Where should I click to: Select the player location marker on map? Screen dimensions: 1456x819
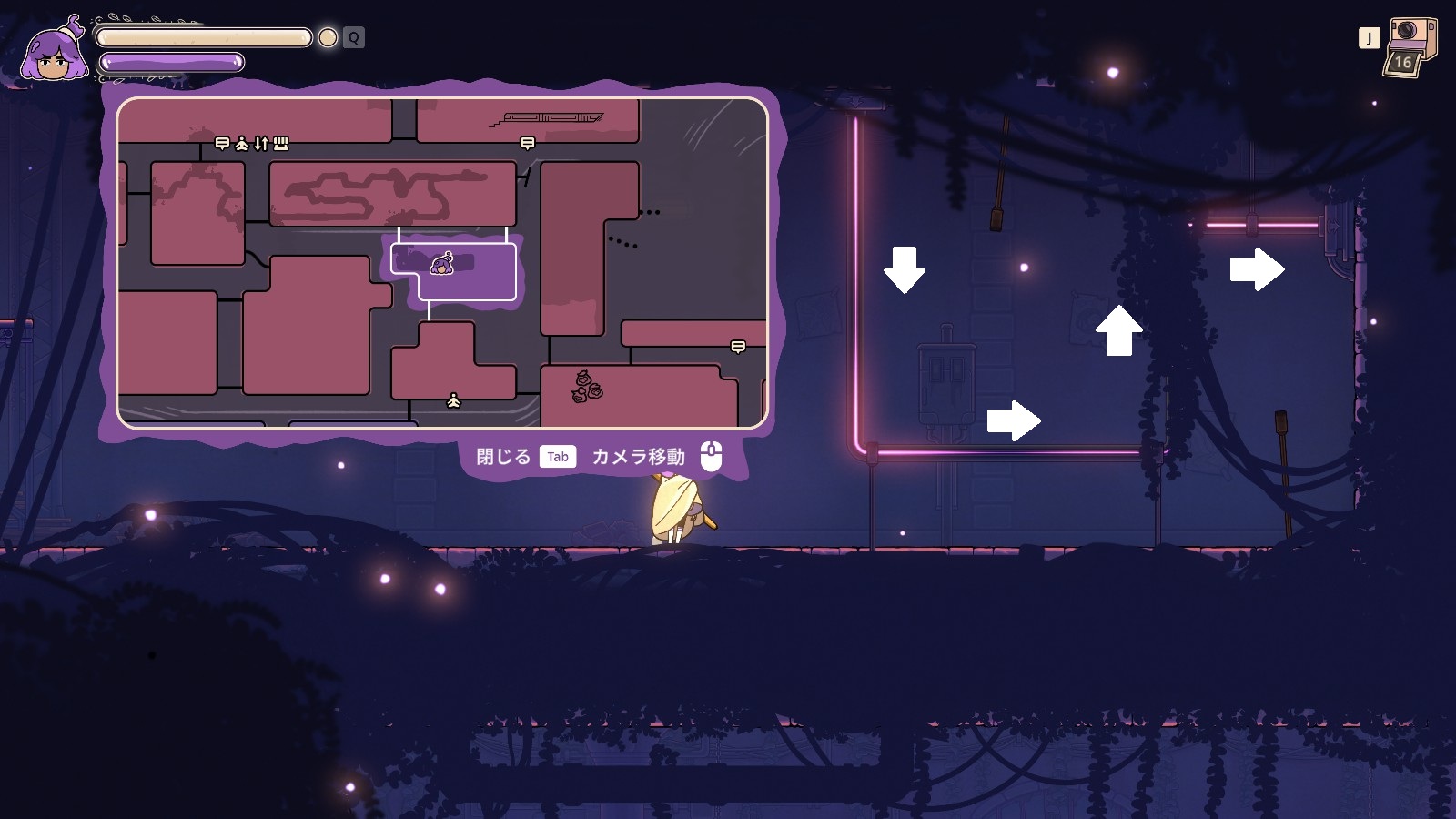441,264
